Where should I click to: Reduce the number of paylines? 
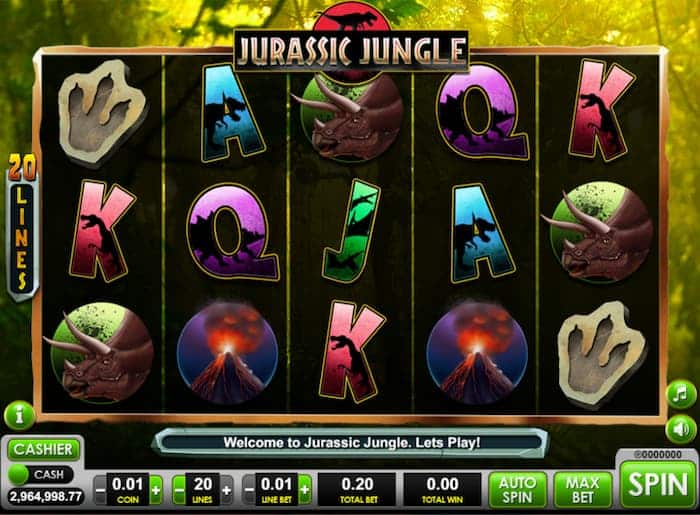pos(179,490)
